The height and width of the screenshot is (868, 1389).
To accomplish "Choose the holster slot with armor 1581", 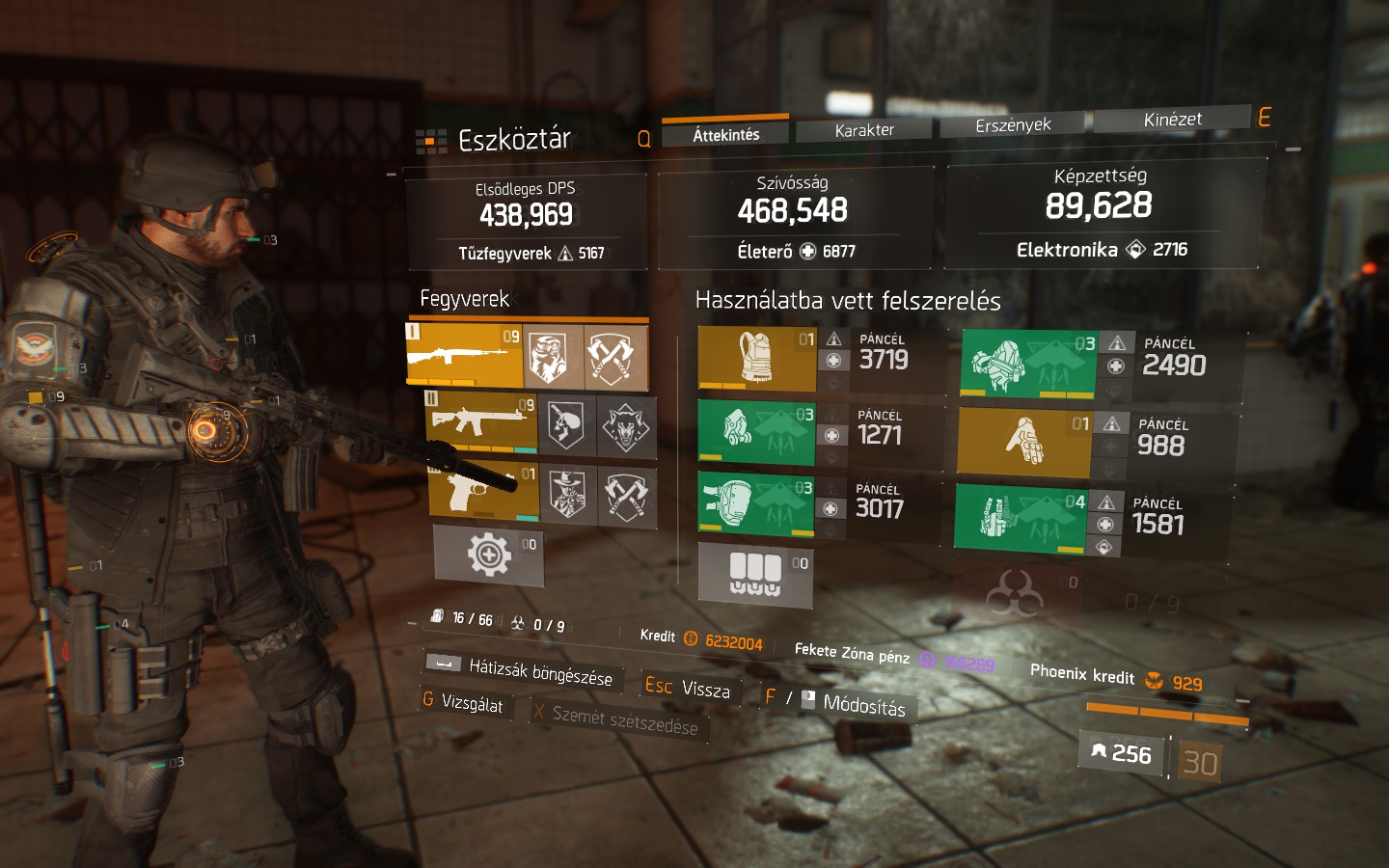I will point(1021,519).
